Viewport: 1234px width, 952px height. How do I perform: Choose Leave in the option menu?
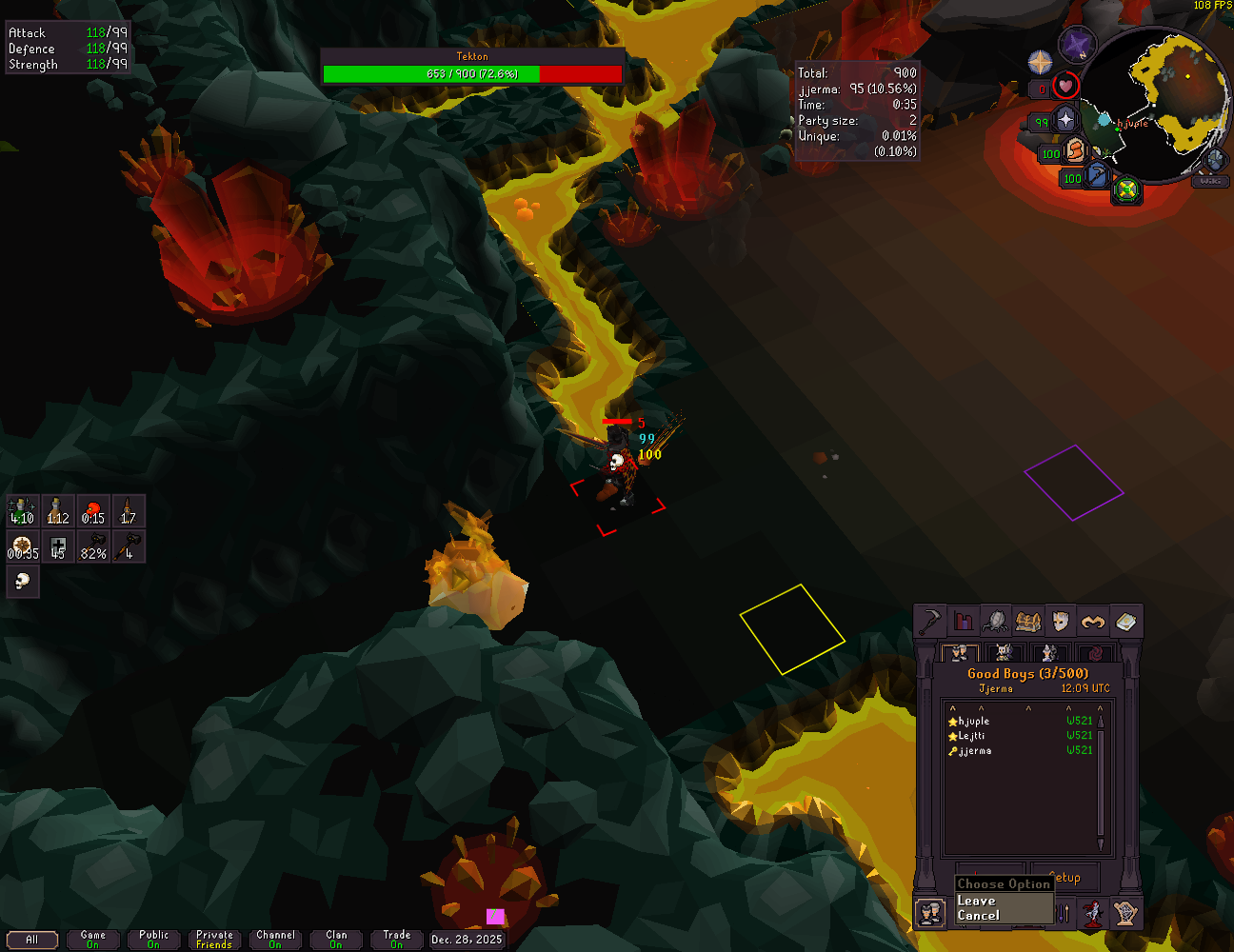tap(976, 901)
